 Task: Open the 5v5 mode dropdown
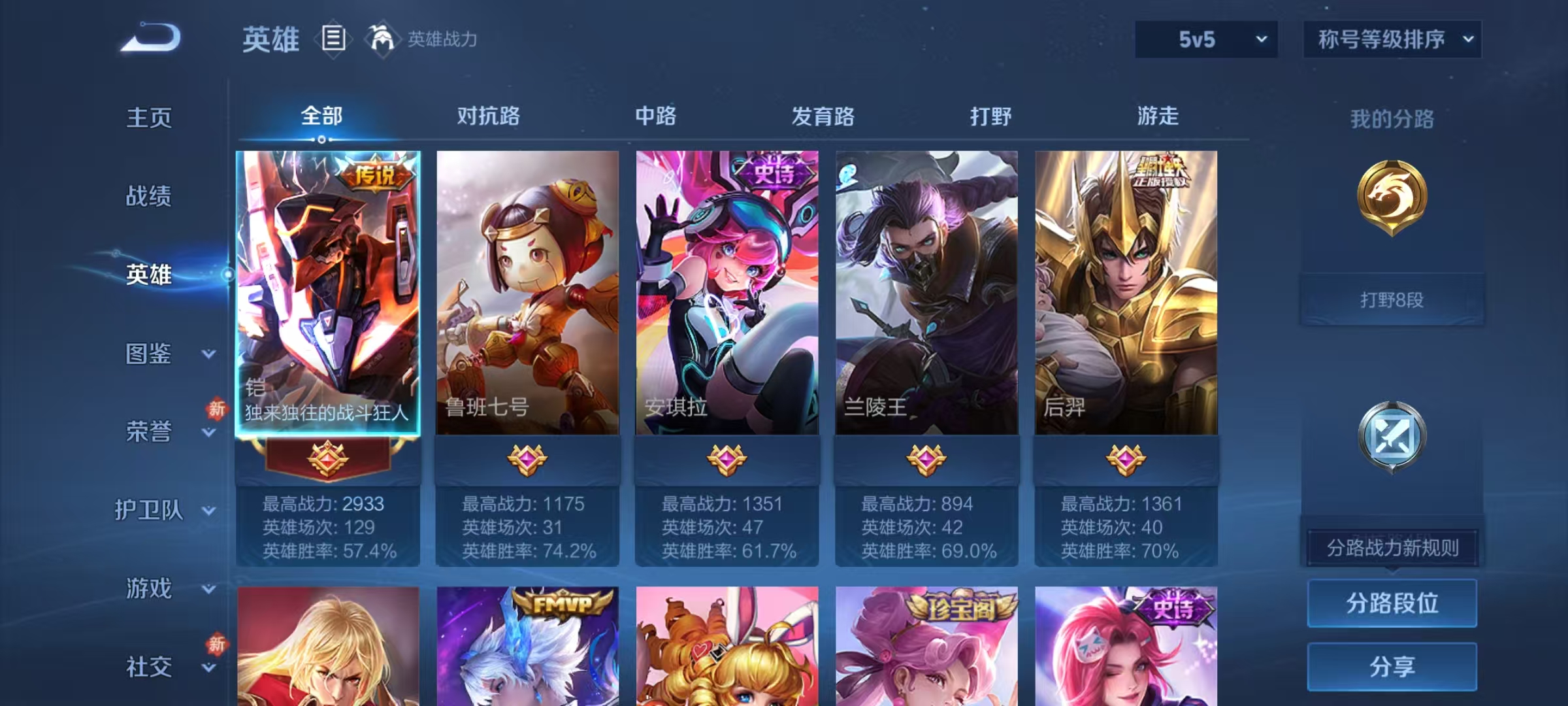(1204, 39)
